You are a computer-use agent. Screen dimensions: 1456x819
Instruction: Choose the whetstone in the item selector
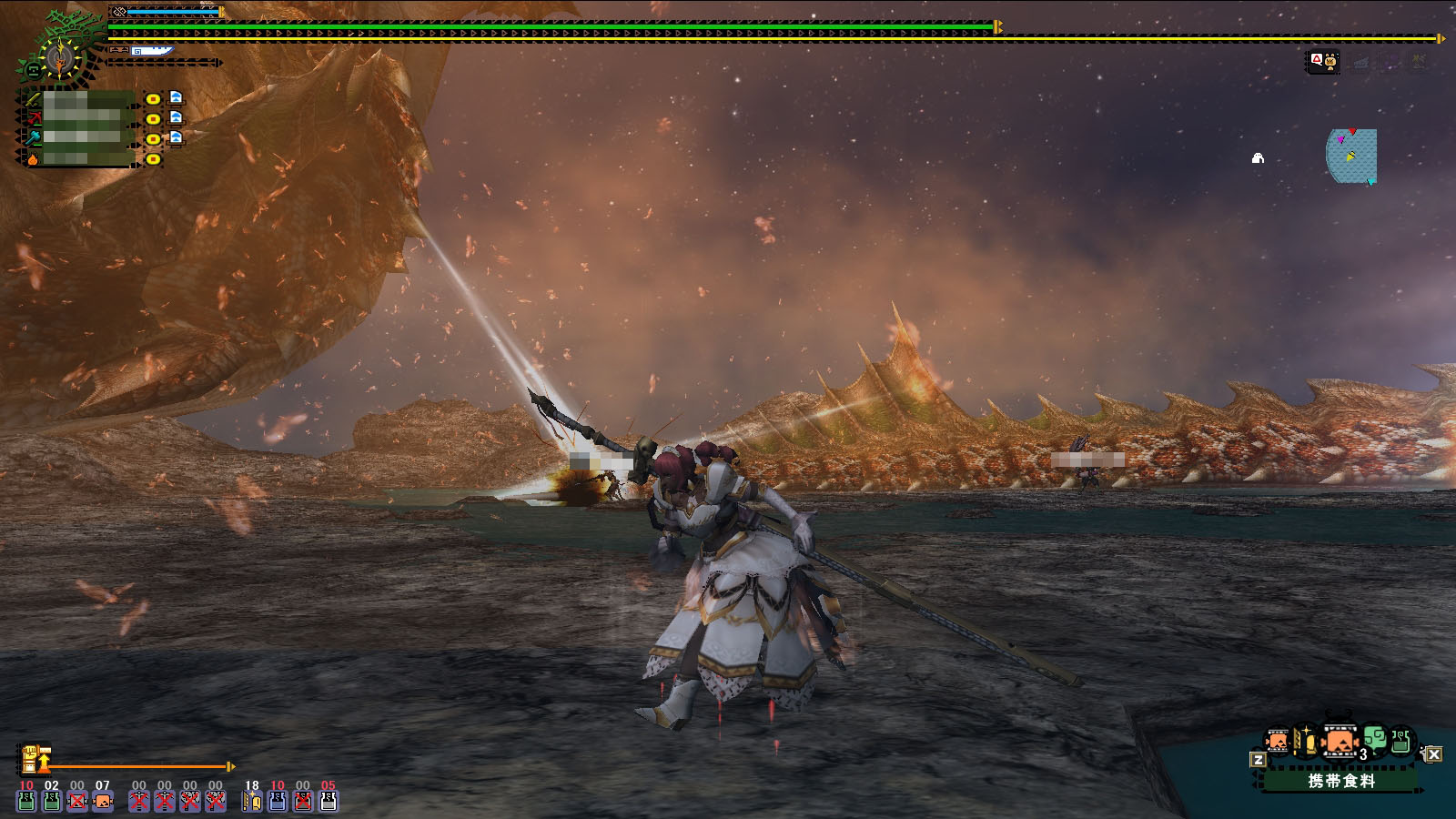(1304, 742)
